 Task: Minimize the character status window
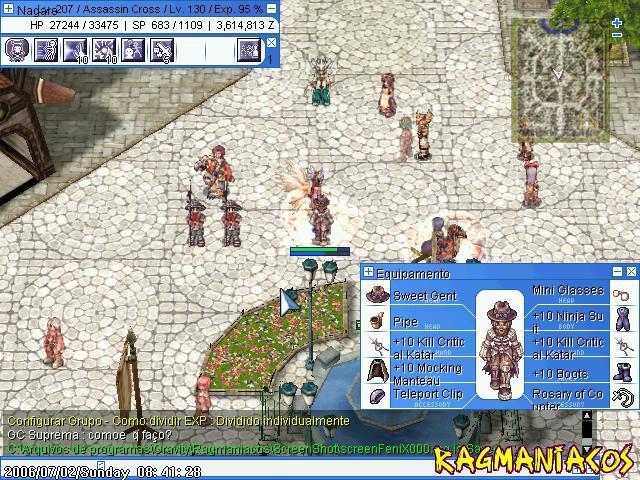[272, 8]
